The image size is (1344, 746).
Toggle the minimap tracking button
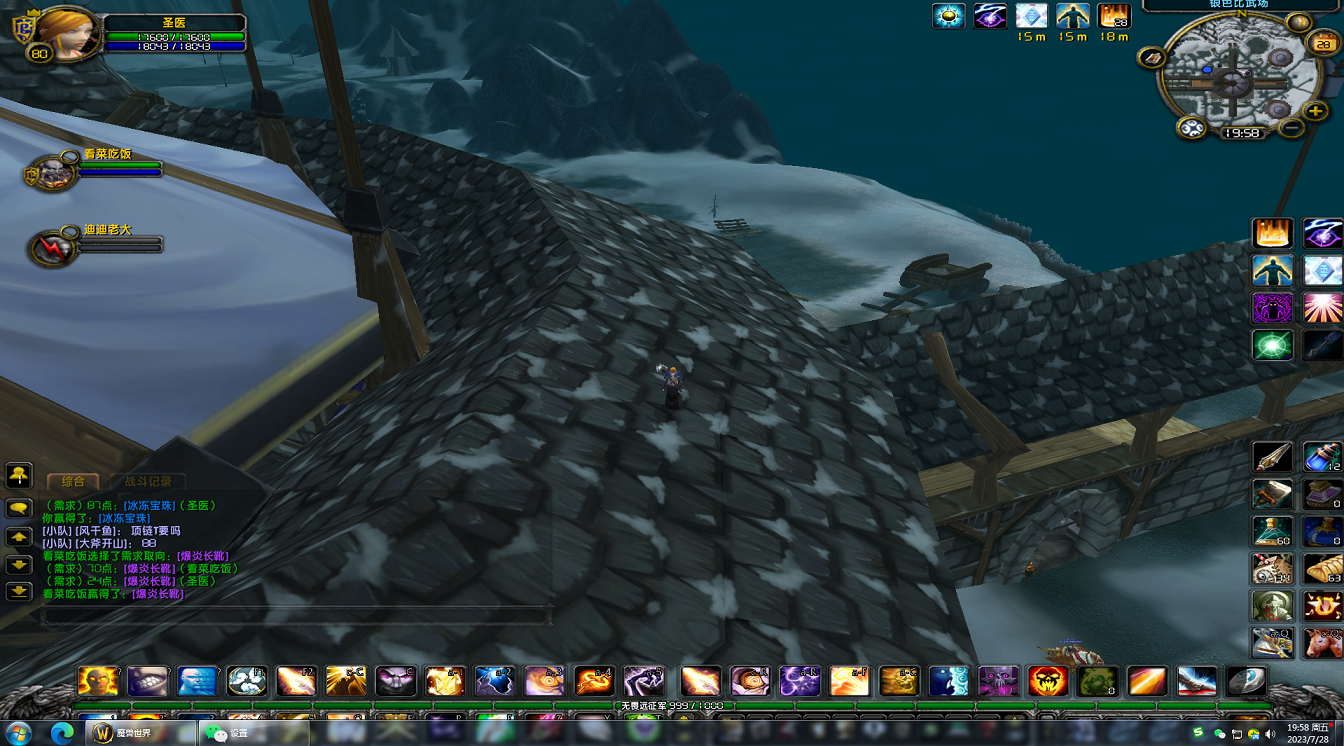click(1191, 128)
